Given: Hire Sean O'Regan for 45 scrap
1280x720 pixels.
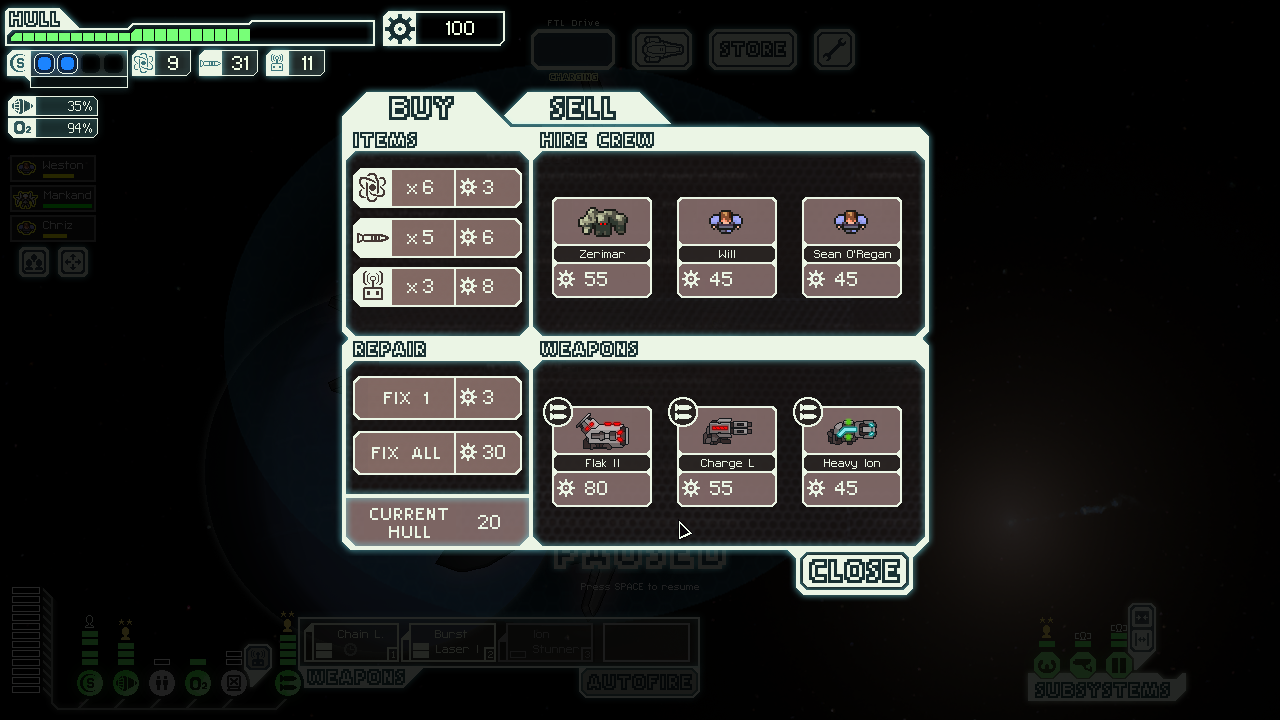Looking at the screenshot, I should (851, 247).
